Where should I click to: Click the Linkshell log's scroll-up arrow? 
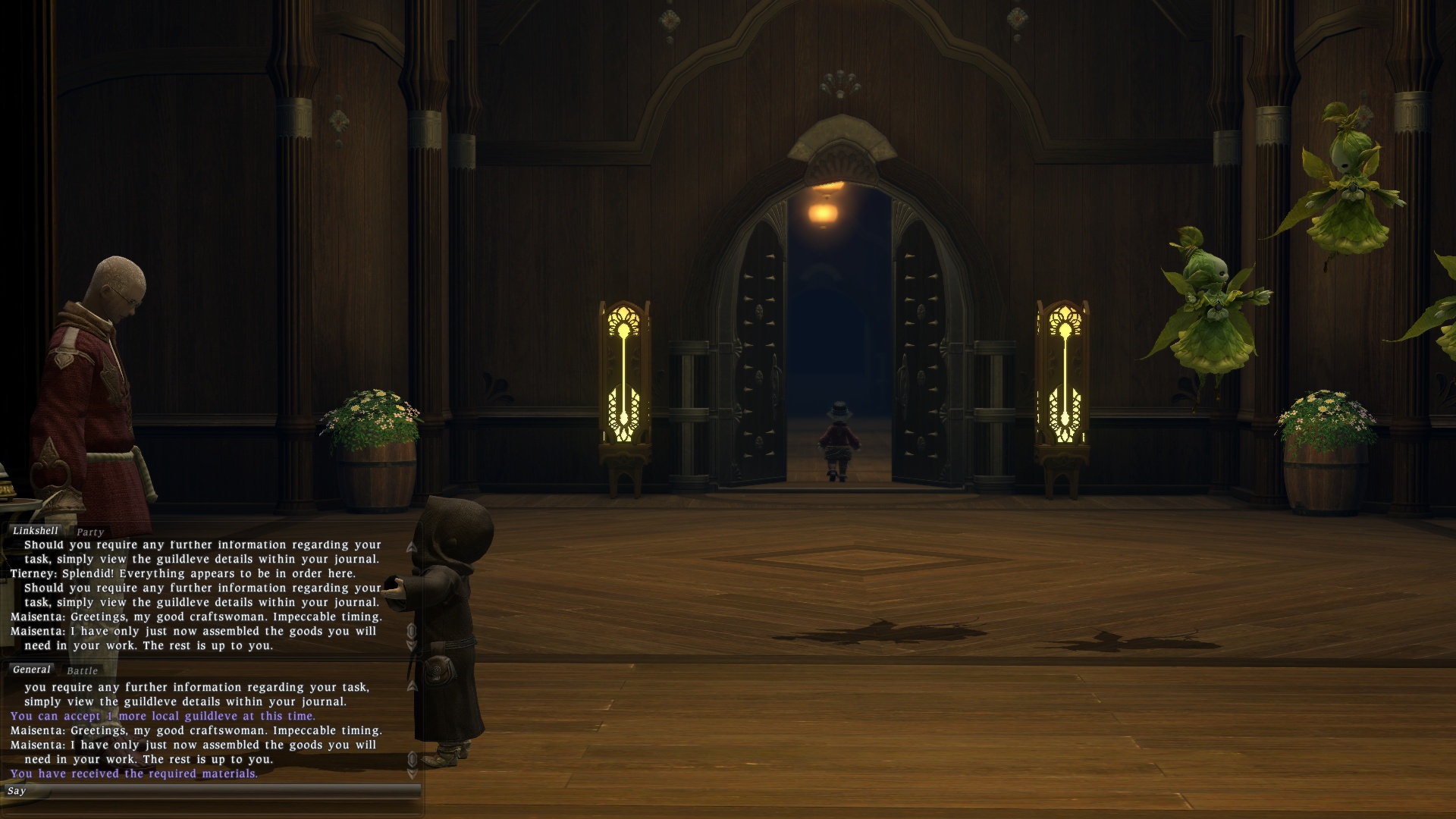[x=412, y=547]
